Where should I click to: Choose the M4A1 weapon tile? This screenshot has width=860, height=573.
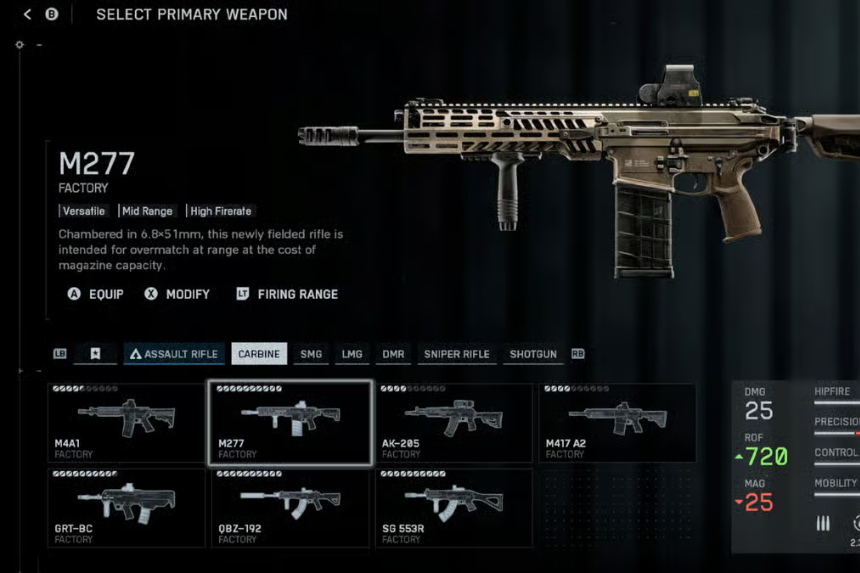126,422
